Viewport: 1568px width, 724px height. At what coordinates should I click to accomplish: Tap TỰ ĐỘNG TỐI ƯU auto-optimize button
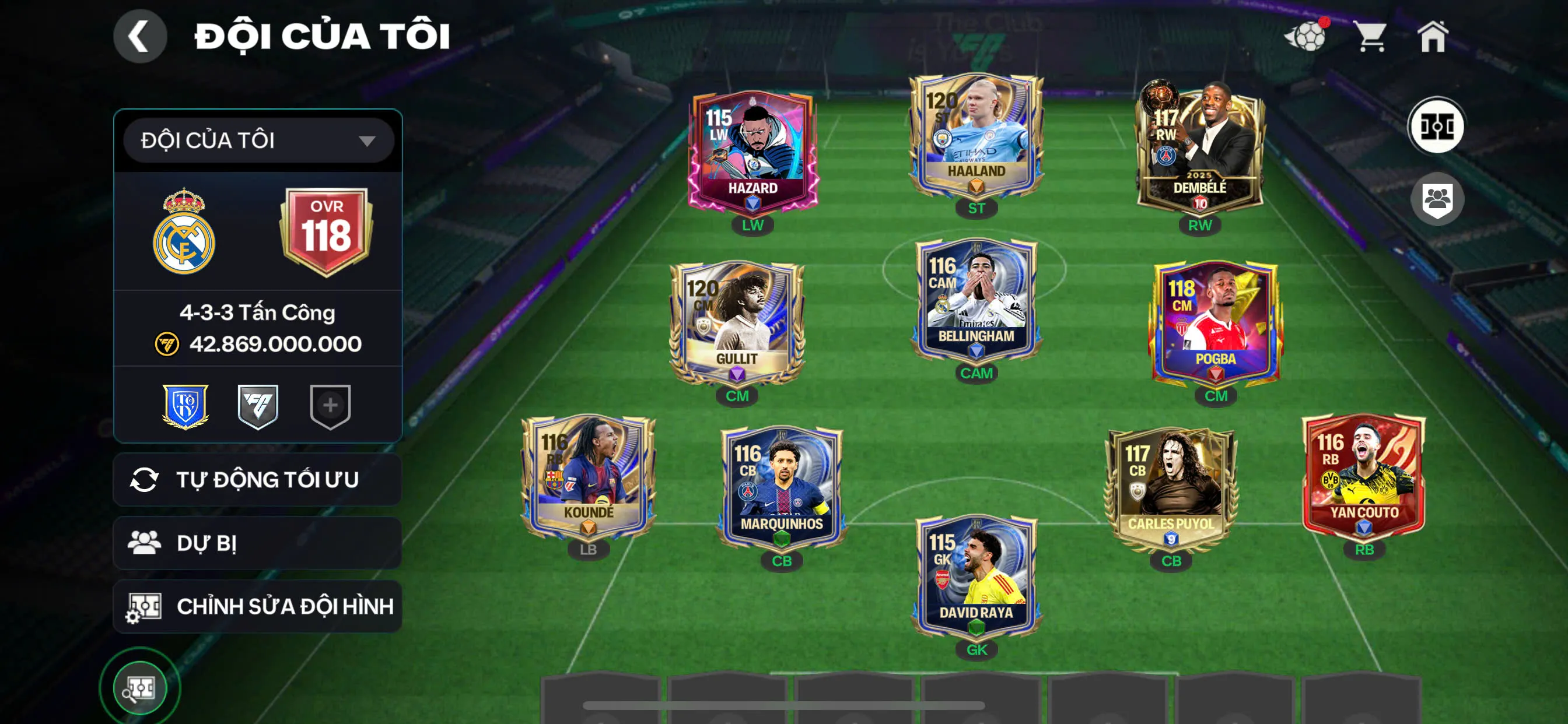pyautogui.click(x=257, y=479)
